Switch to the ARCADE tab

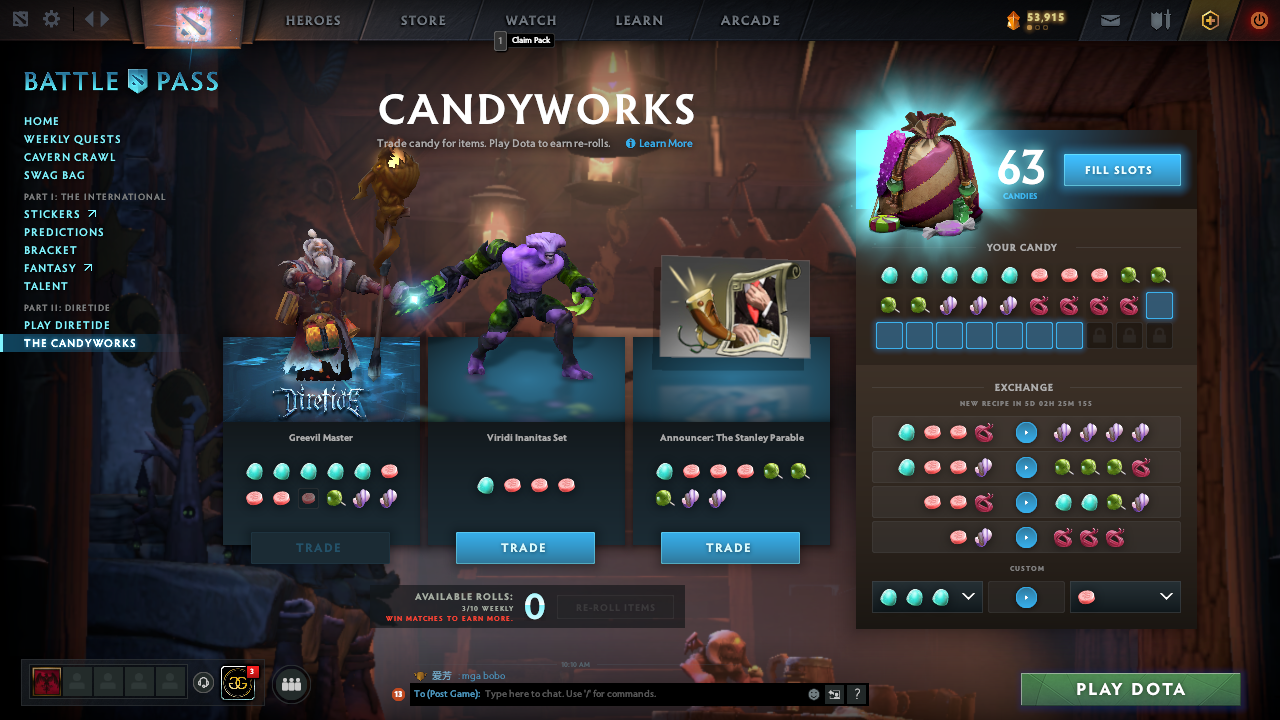pyautogui.click(x=749, y=20)
